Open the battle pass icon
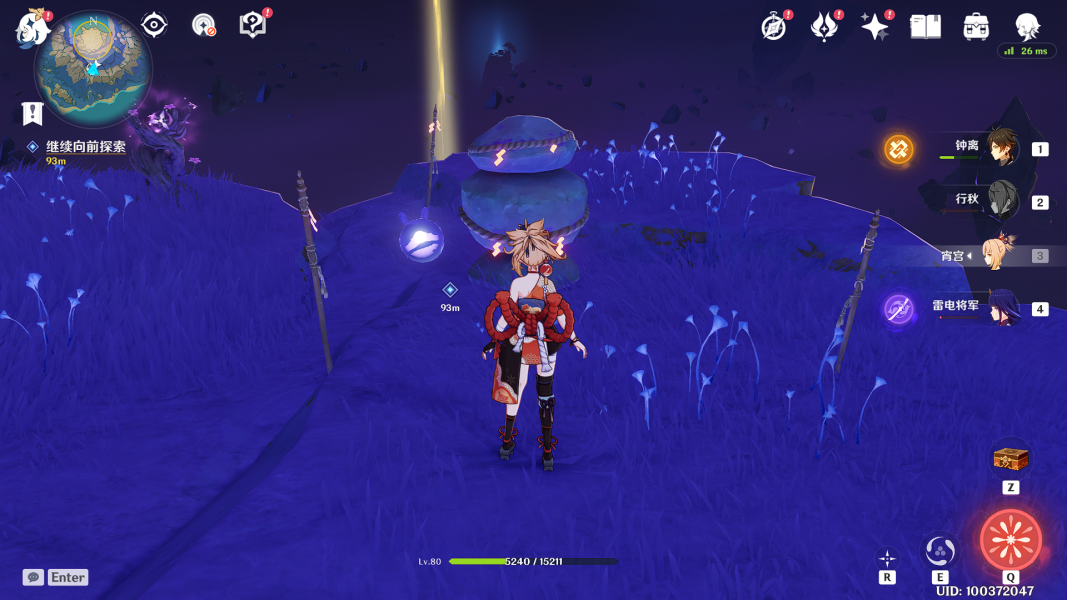 (824, 27)
